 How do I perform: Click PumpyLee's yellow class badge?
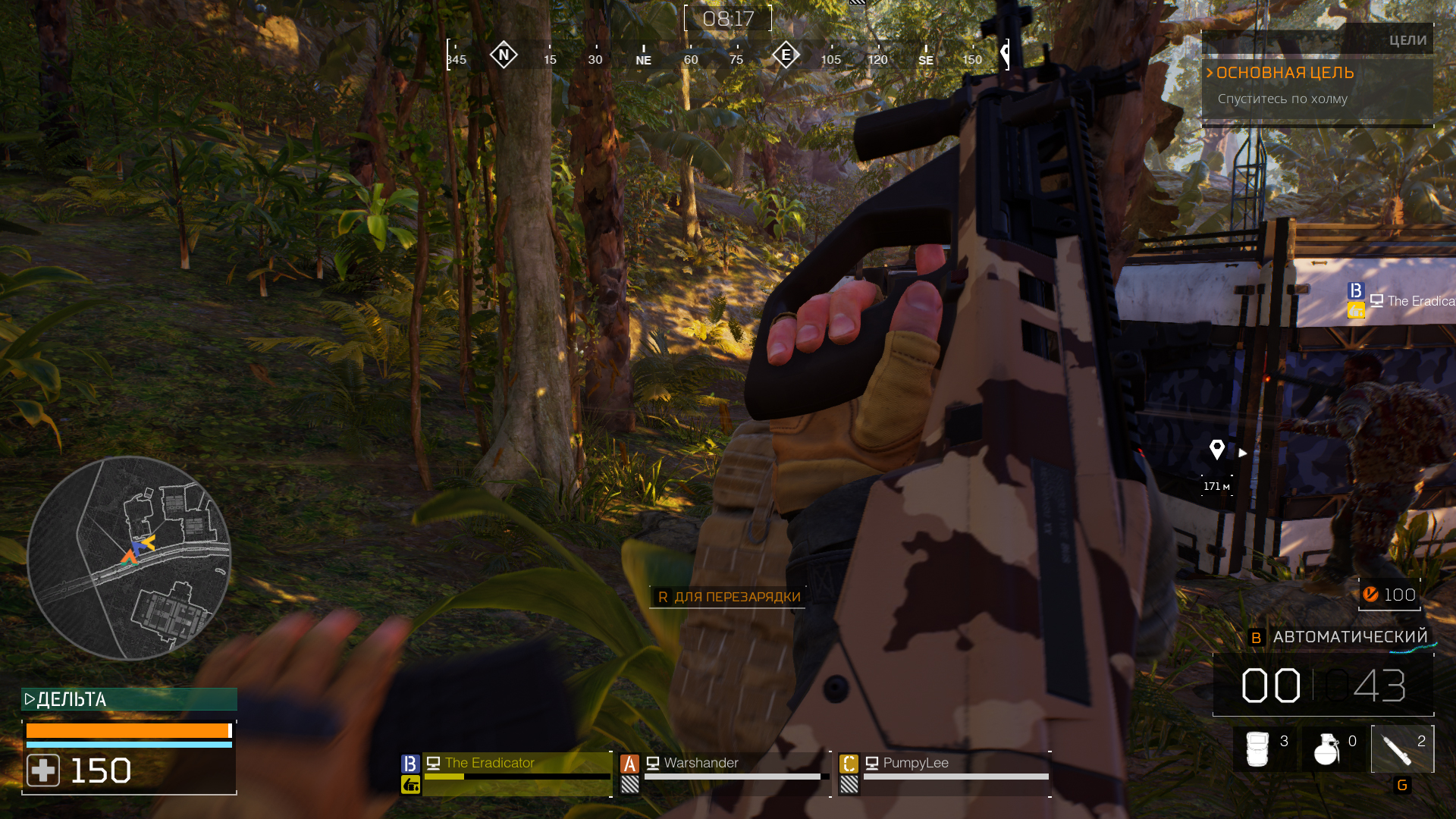(x=849, y=763)
